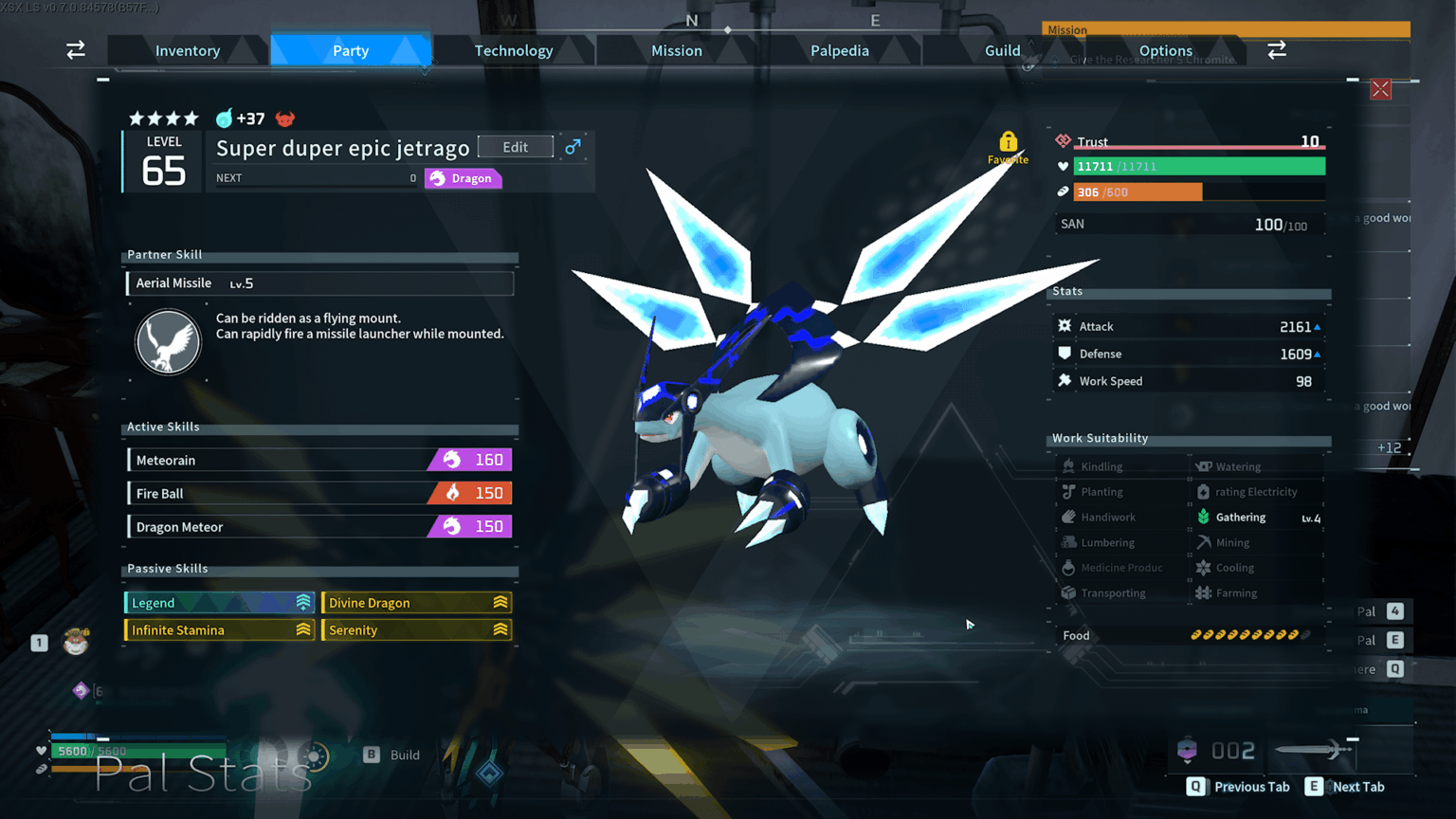Open the Guild tab
Image resolution: width=1456 pixels, height=819 pixels.
tap(1002, 50)
